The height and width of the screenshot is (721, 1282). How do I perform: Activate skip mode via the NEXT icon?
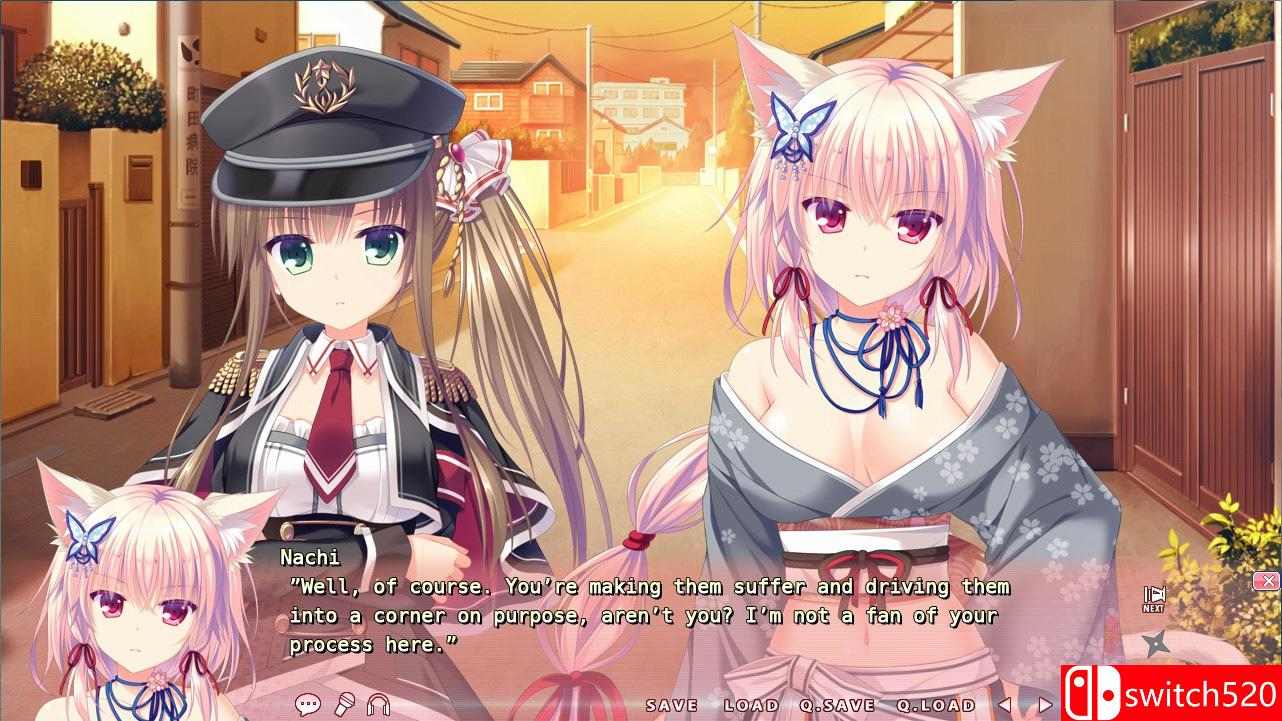coord(1154,593)
